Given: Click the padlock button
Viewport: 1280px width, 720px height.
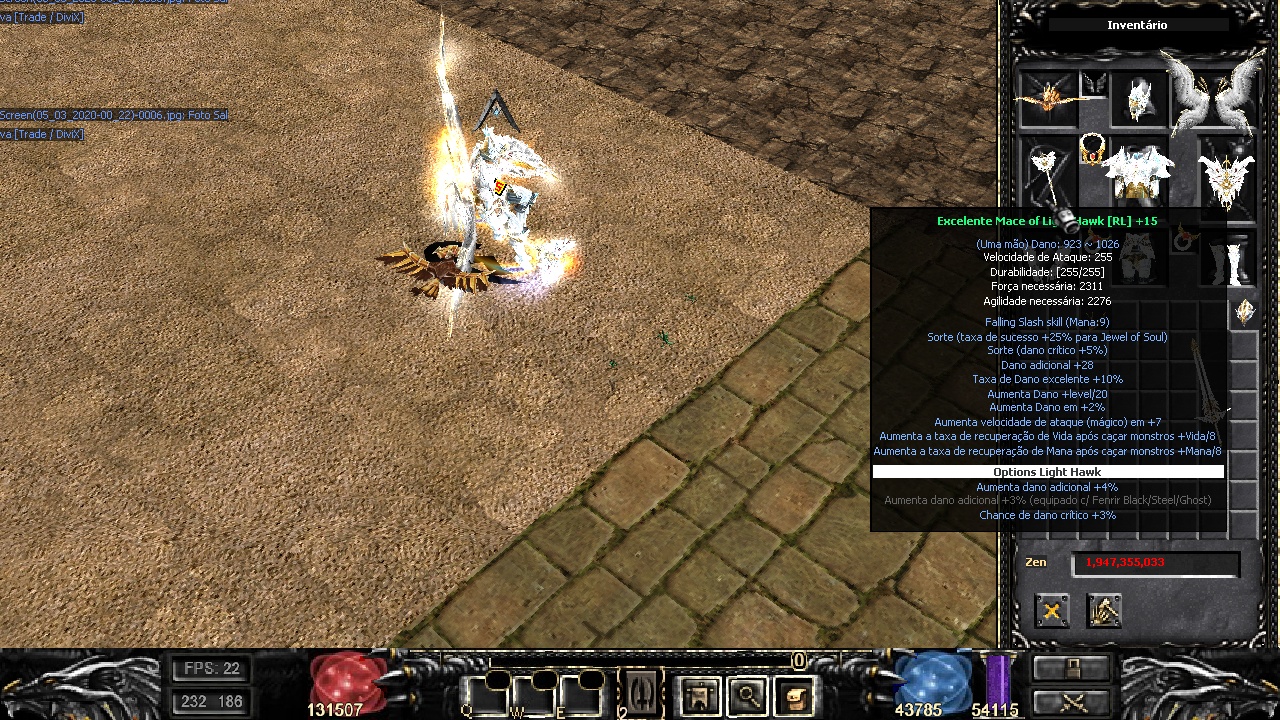Looking at the screenshot, I should coord(1071,668).
